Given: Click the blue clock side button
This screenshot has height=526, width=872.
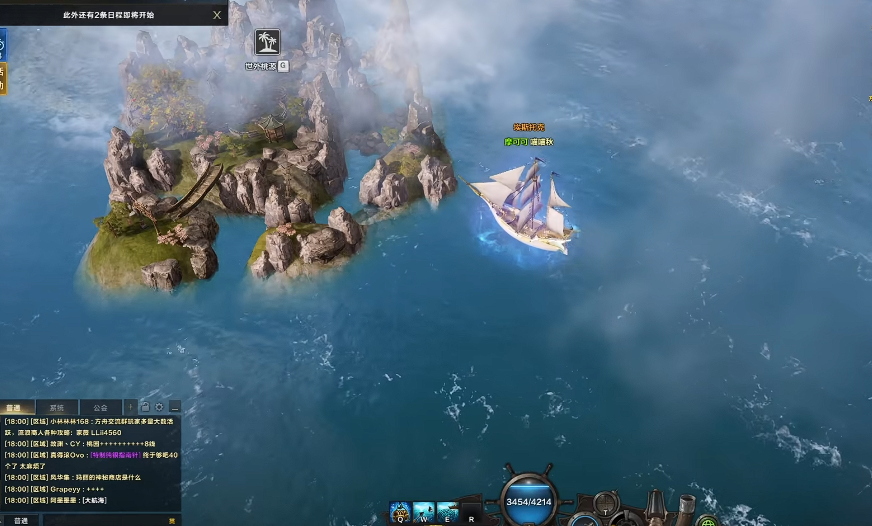Looking at the screenshot, I should pos(2,44).
